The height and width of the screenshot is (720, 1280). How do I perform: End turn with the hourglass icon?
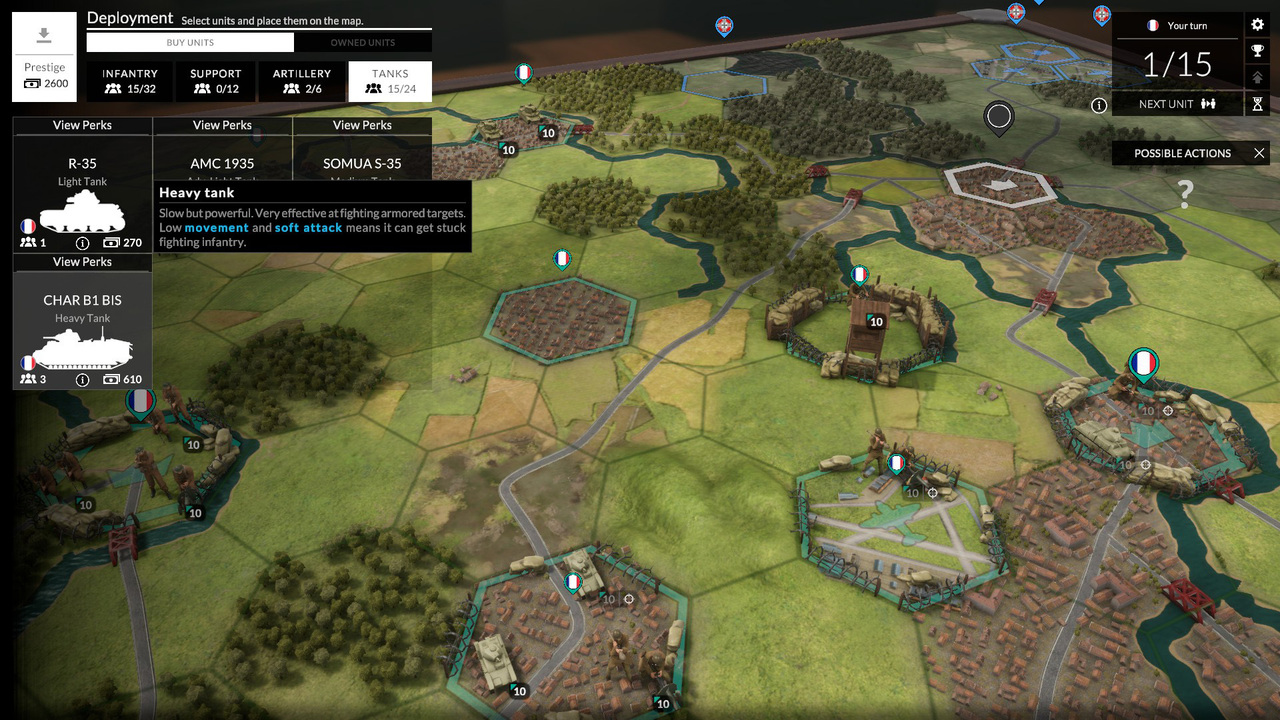pyautogui.click(x=1258, y=104)
